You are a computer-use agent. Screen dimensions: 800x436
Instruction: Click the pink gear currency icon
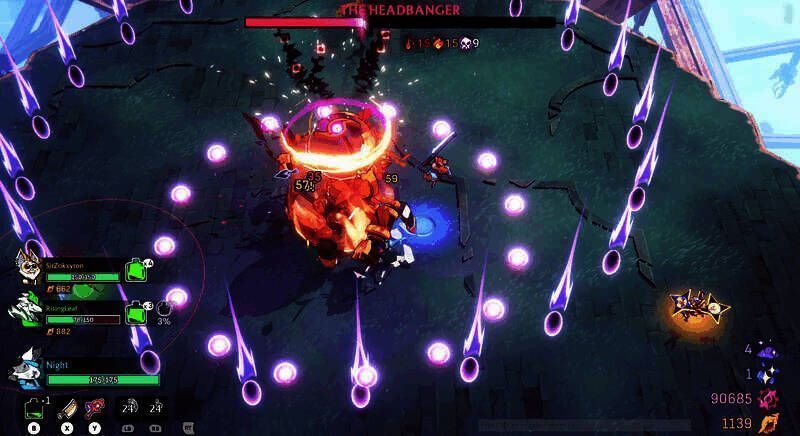pyautogui.click(x=770, y=399)
